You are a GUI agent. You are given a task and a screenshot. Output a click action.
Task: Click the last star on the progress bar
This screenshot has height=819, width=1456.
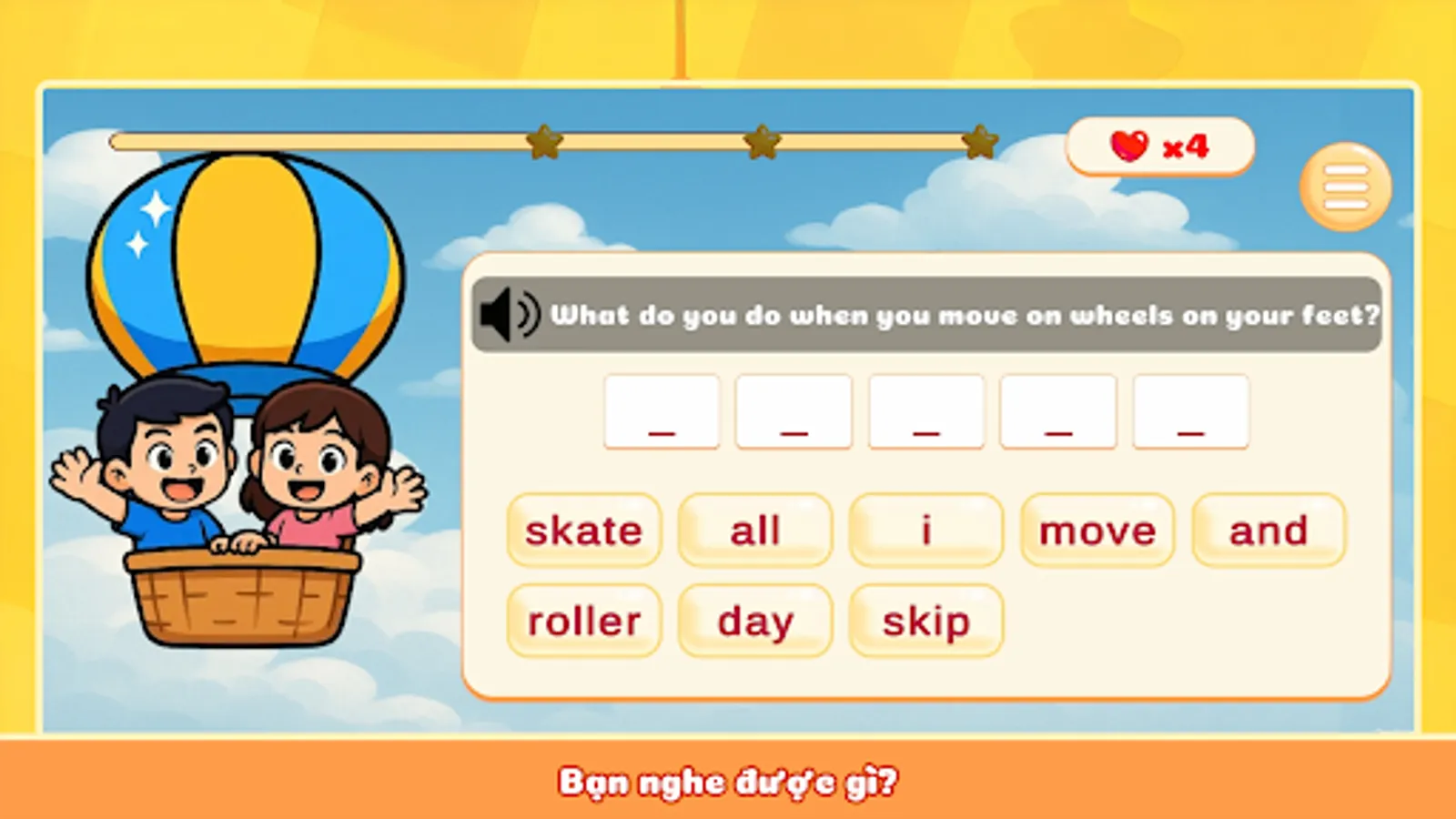click(x=980, y=142)
